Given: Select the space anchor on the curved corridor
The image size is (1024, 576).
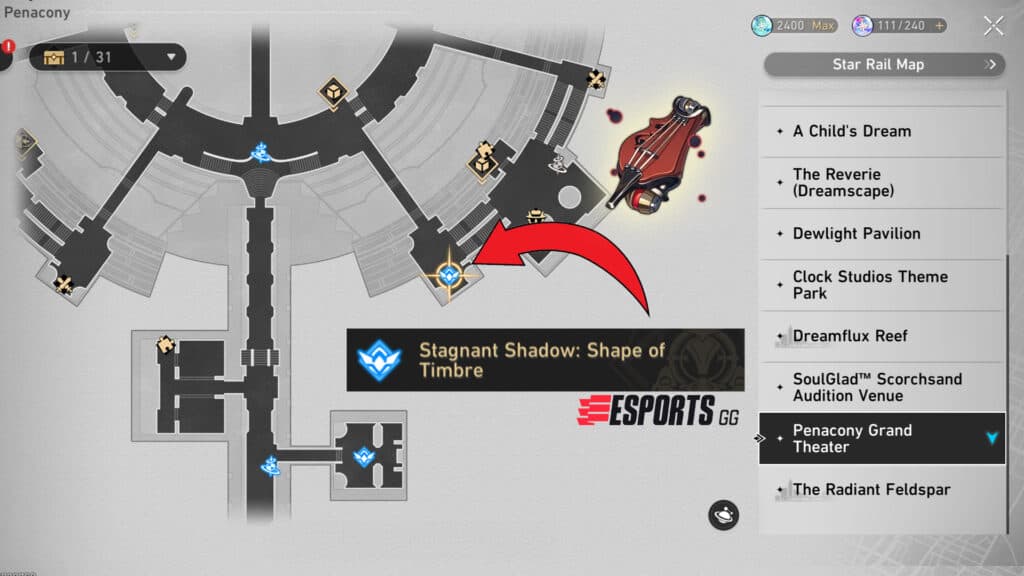Looking at the screenshot, I should pos(262,152).
